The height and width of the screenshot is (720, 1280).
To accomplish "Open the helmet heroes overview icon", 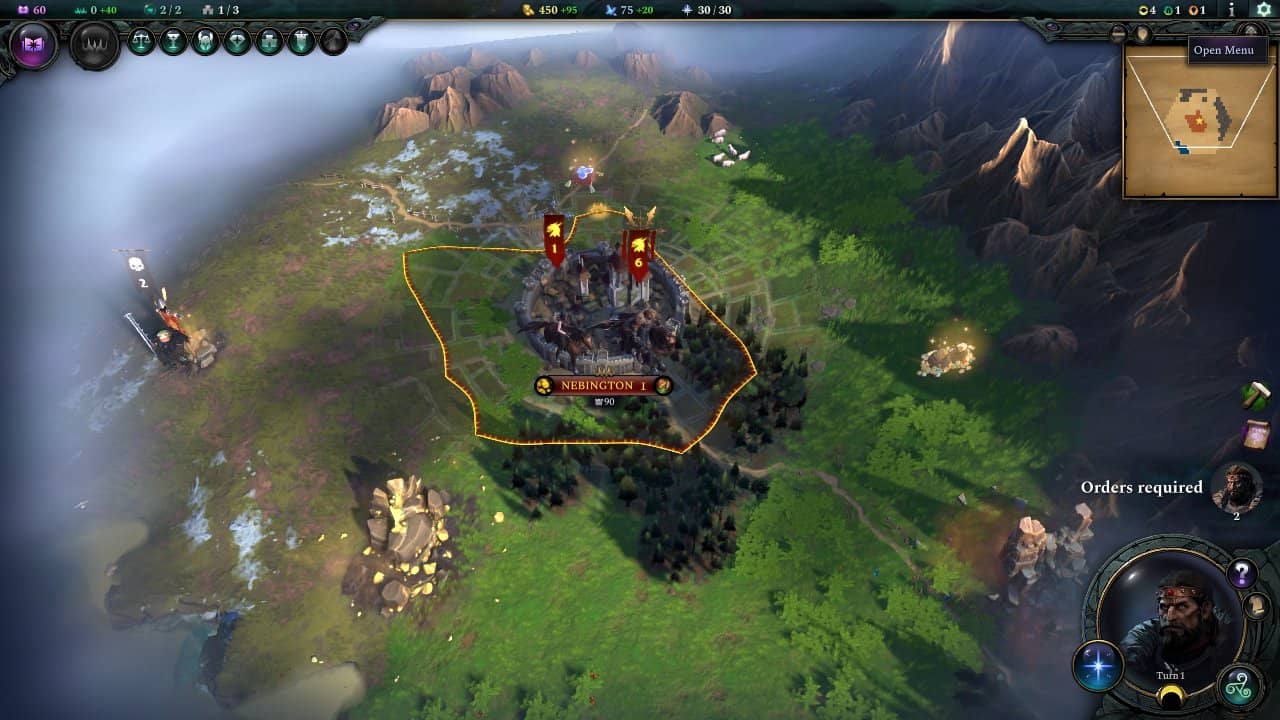I will coord(206,41).
